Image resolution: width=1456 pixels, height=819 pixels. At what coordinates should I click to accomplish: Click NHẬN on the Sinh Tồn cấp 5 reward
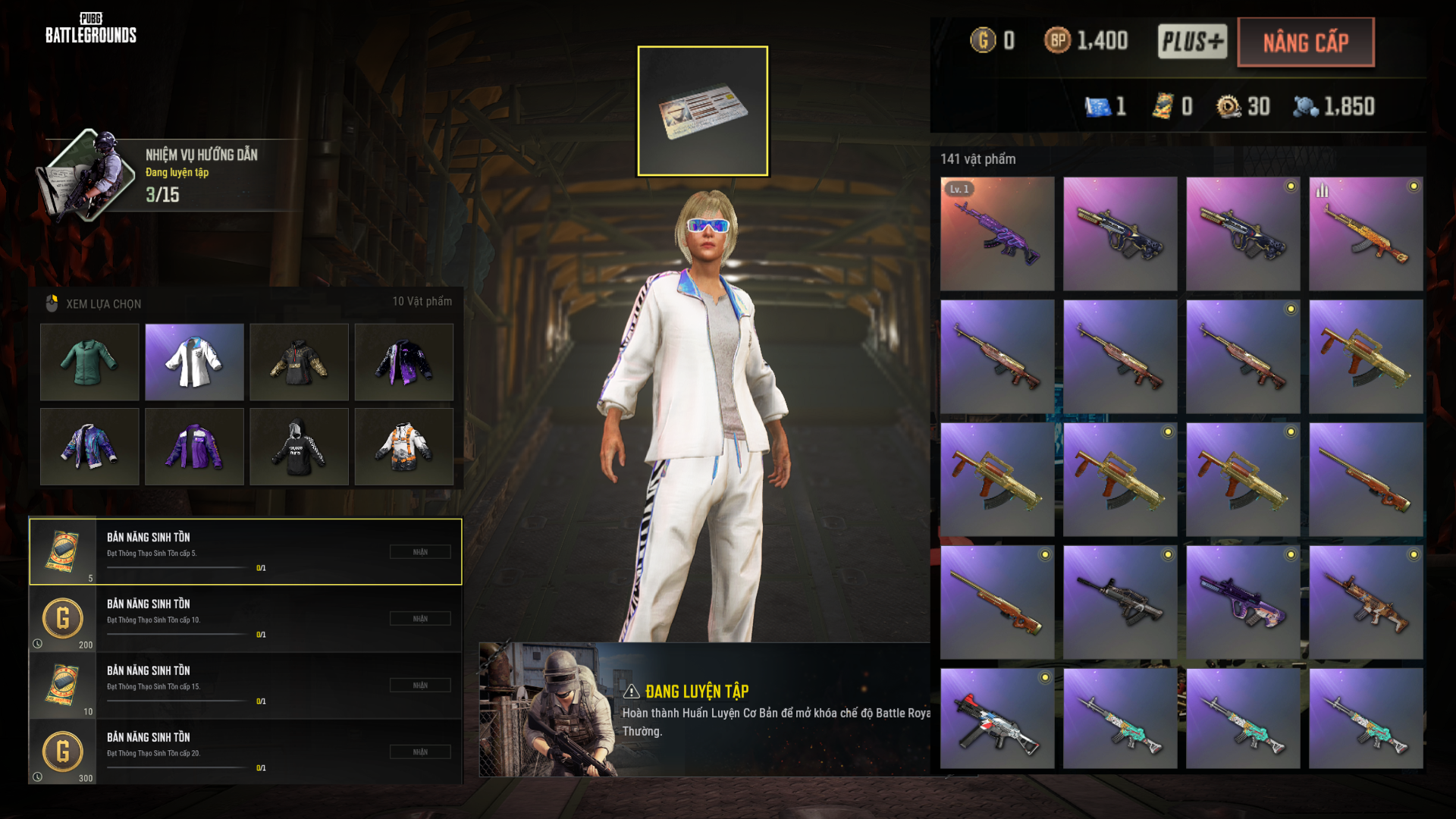419,551
